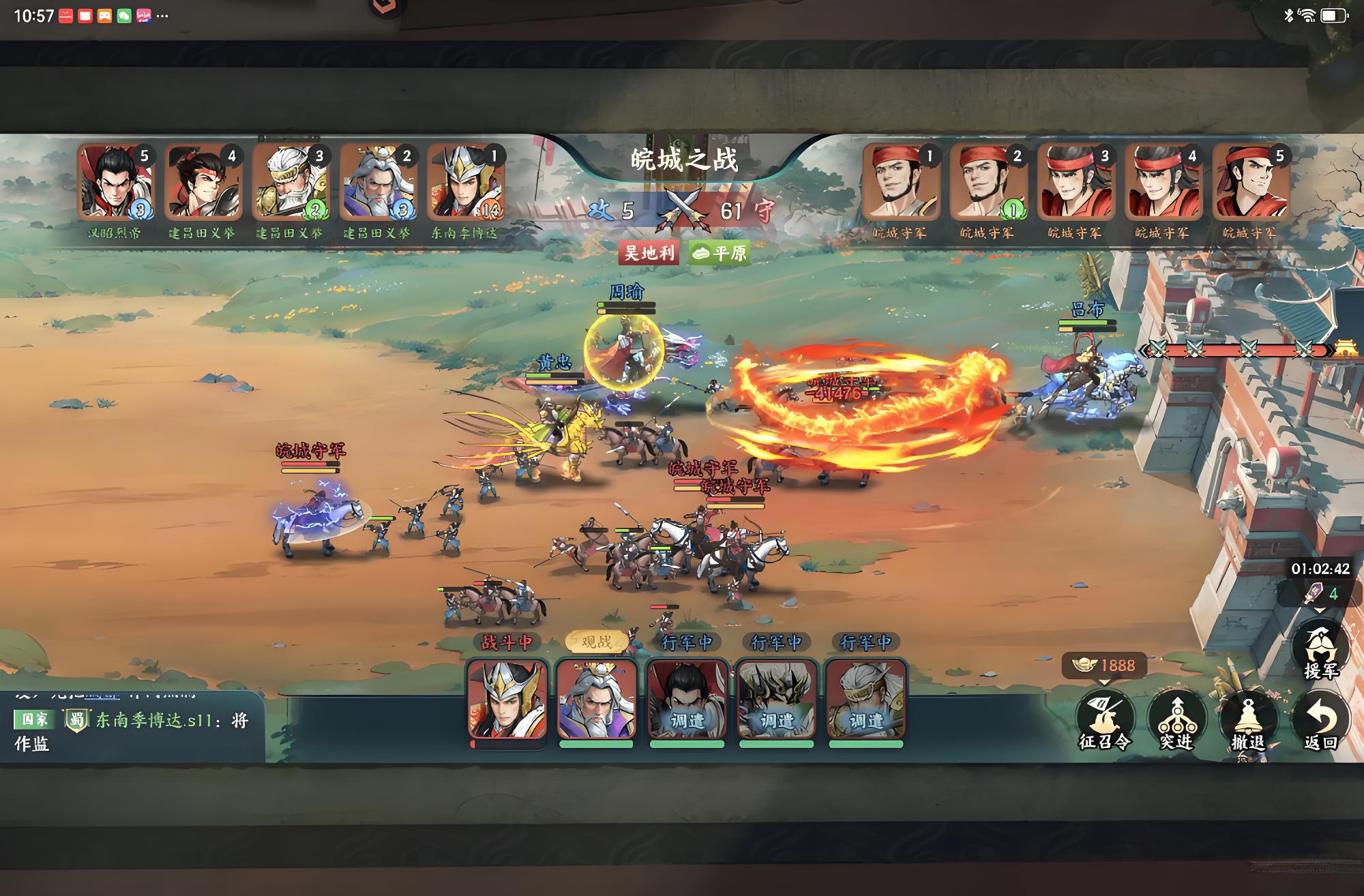Image resolution: width=1364 pixels, height=896 pixels.
Task: Open the 征召令 conscription order button
Action: (x=1105, y=720)
